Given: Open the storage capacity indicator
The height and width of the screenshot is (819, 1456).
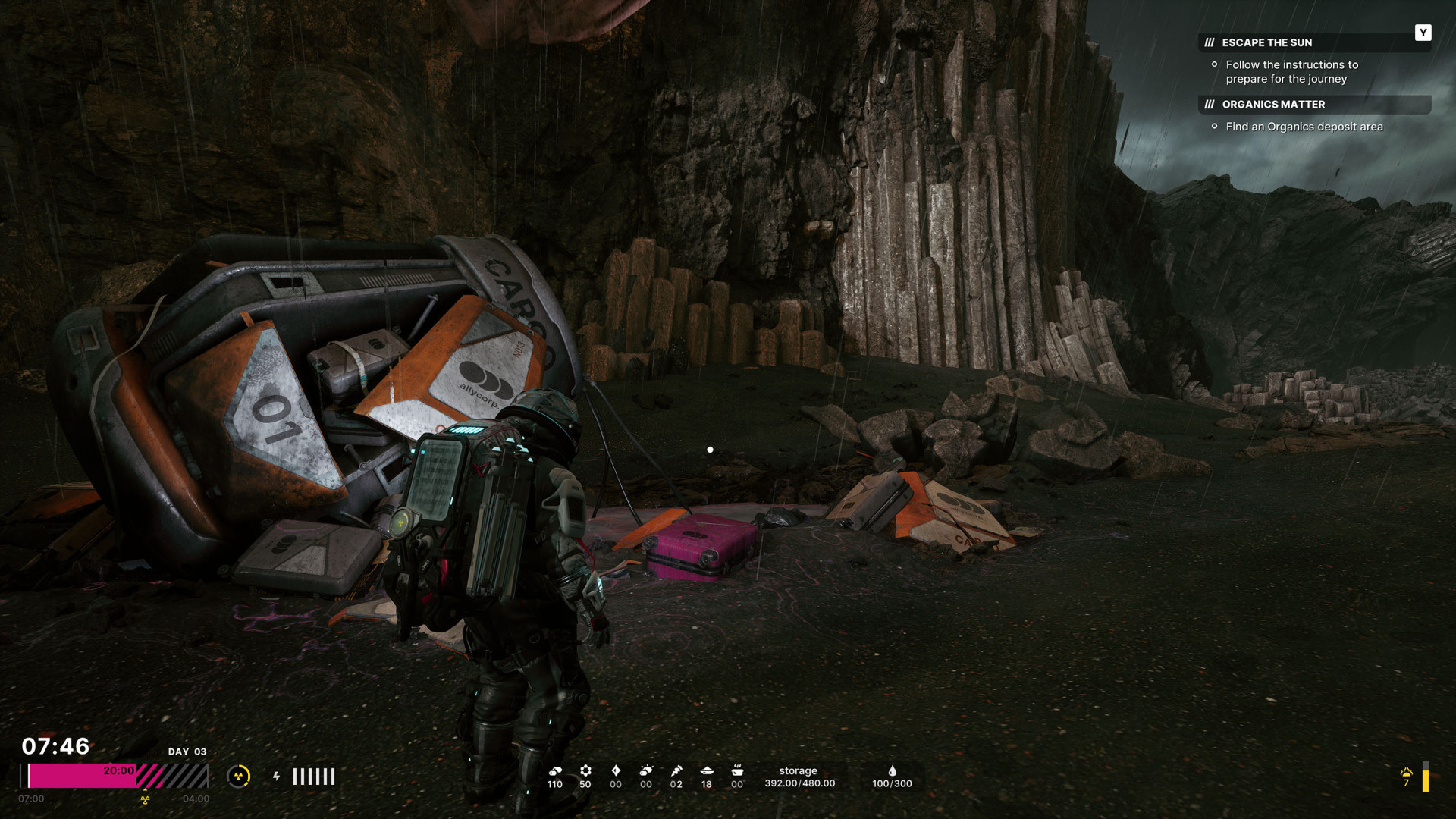Looking at the screenshot, I should (x=799, y=777).
